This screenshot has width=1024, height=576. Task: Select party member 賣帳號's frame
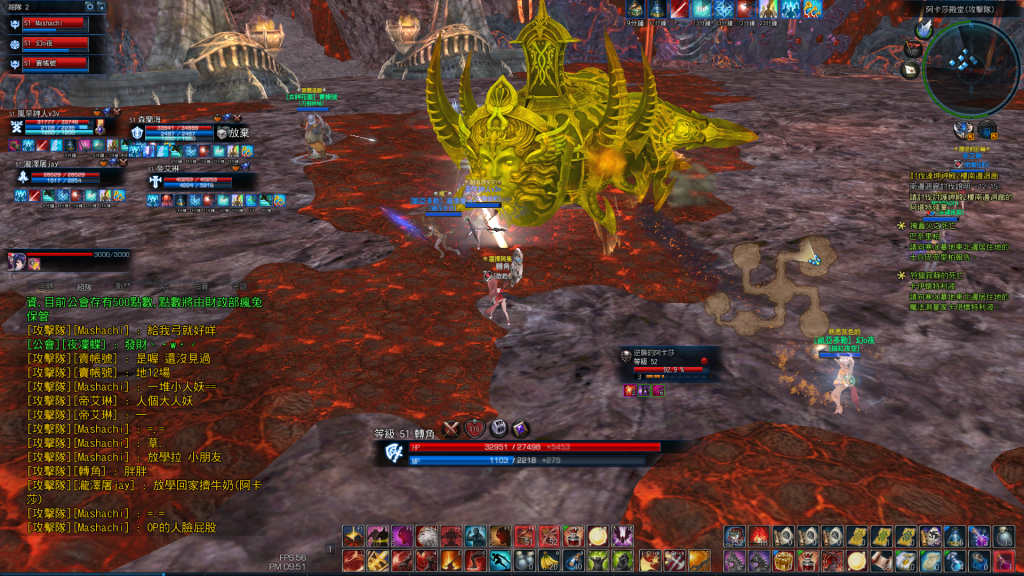pos(54,63)
